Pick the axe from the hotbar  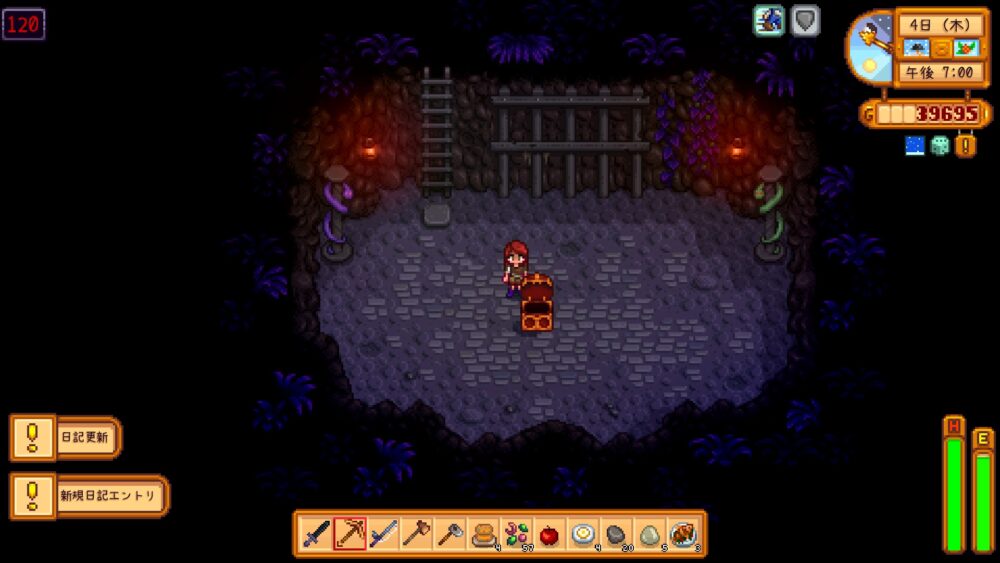coord(416,534)
